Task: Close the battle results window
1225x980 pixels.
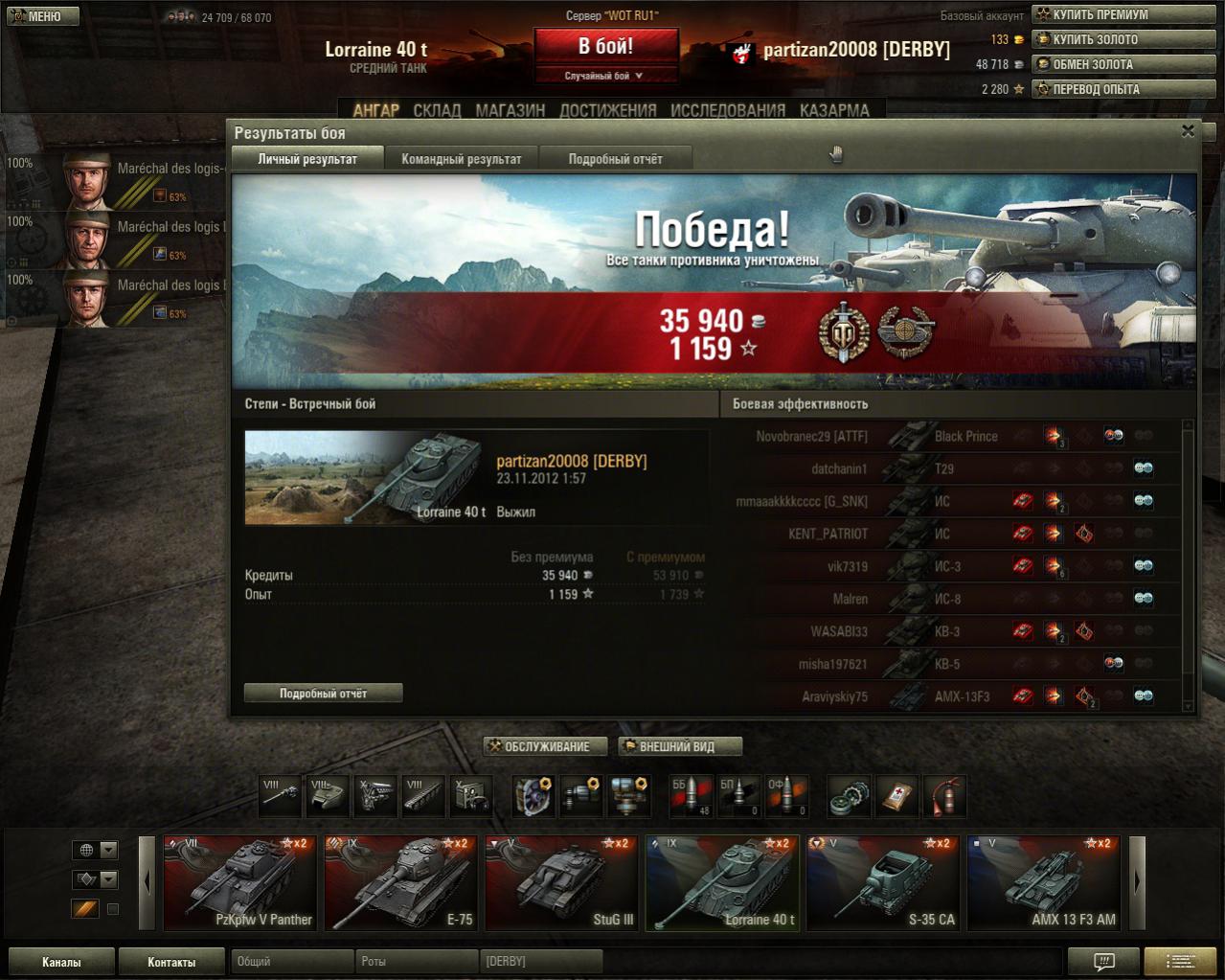Action: (x=1188, y=131)
